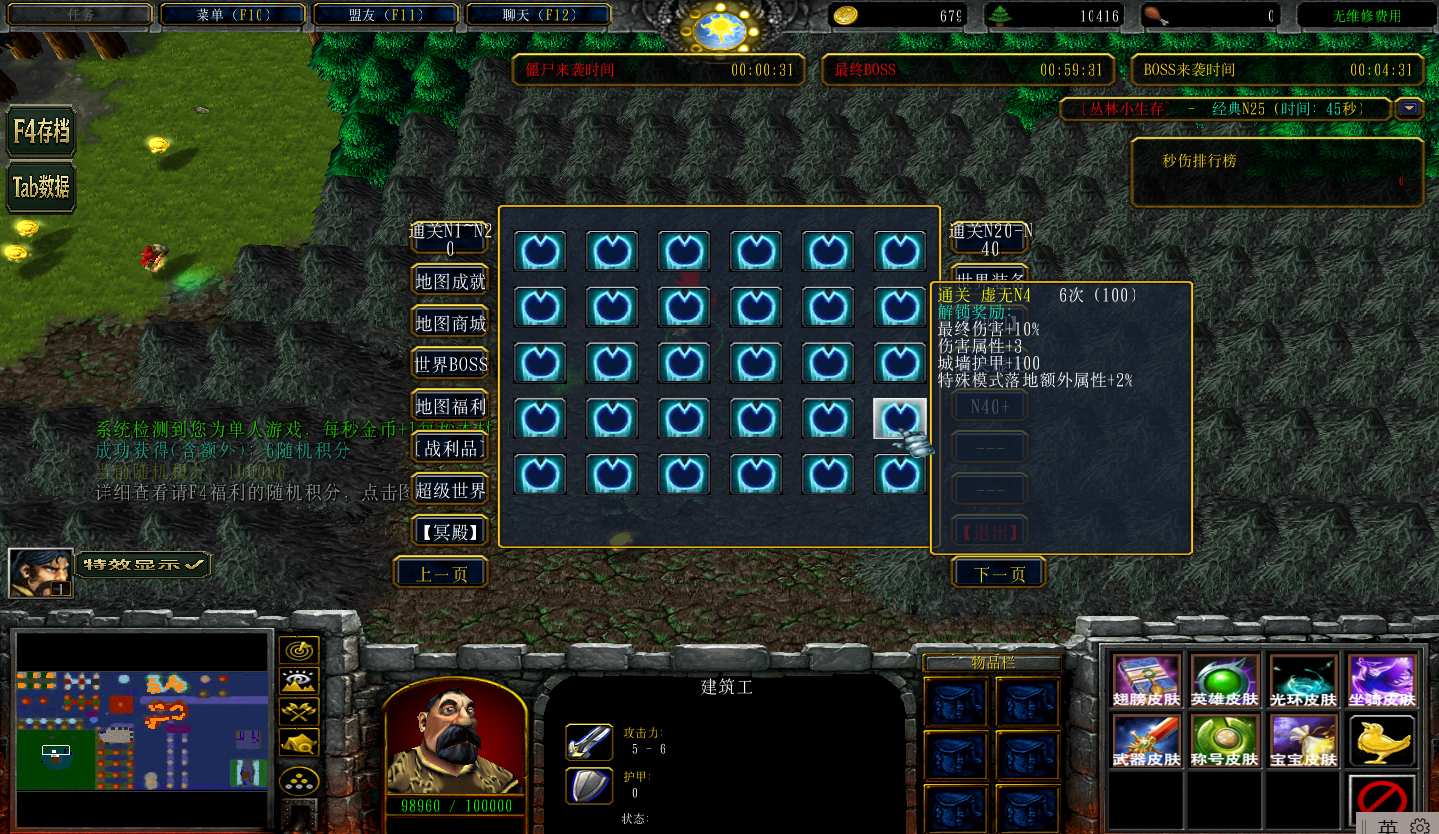The height and width of the screenshot is (834, 1439).
Task: Open the 地图福利 welfare tab
Action: (x=450, y=407)
